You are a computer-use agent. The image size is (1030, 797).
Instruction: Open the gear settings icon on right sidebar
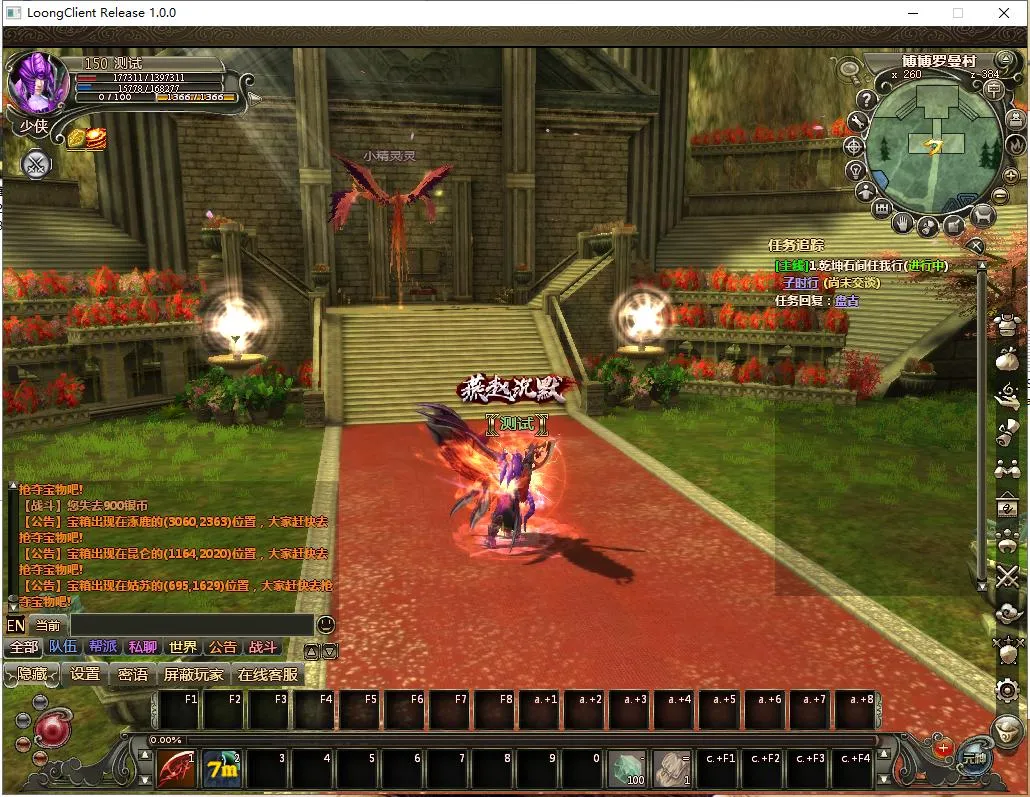point(1008,690)
